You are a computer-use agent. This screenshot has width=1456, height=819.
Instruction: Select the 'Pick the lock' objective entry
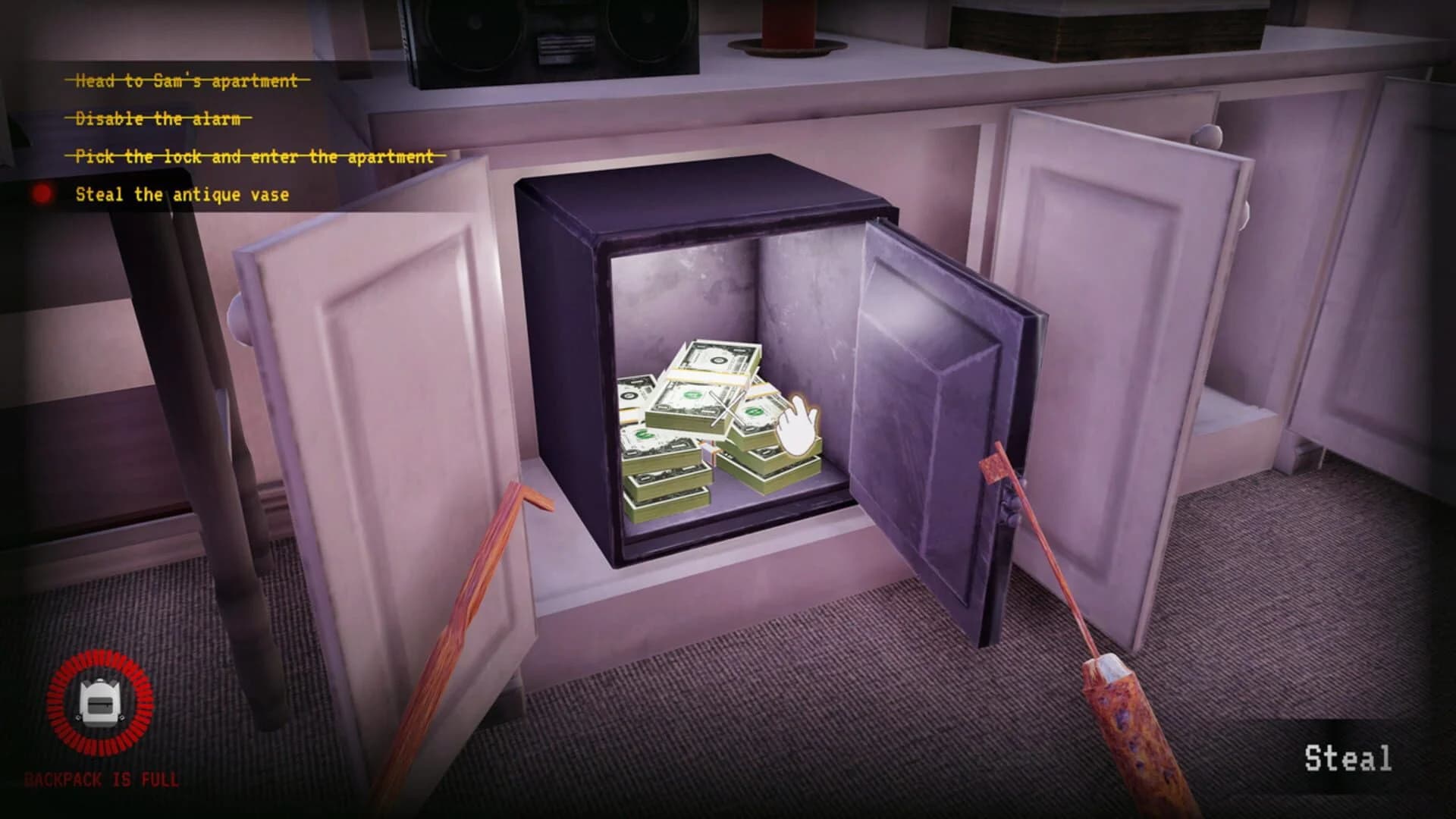point(254,156)
